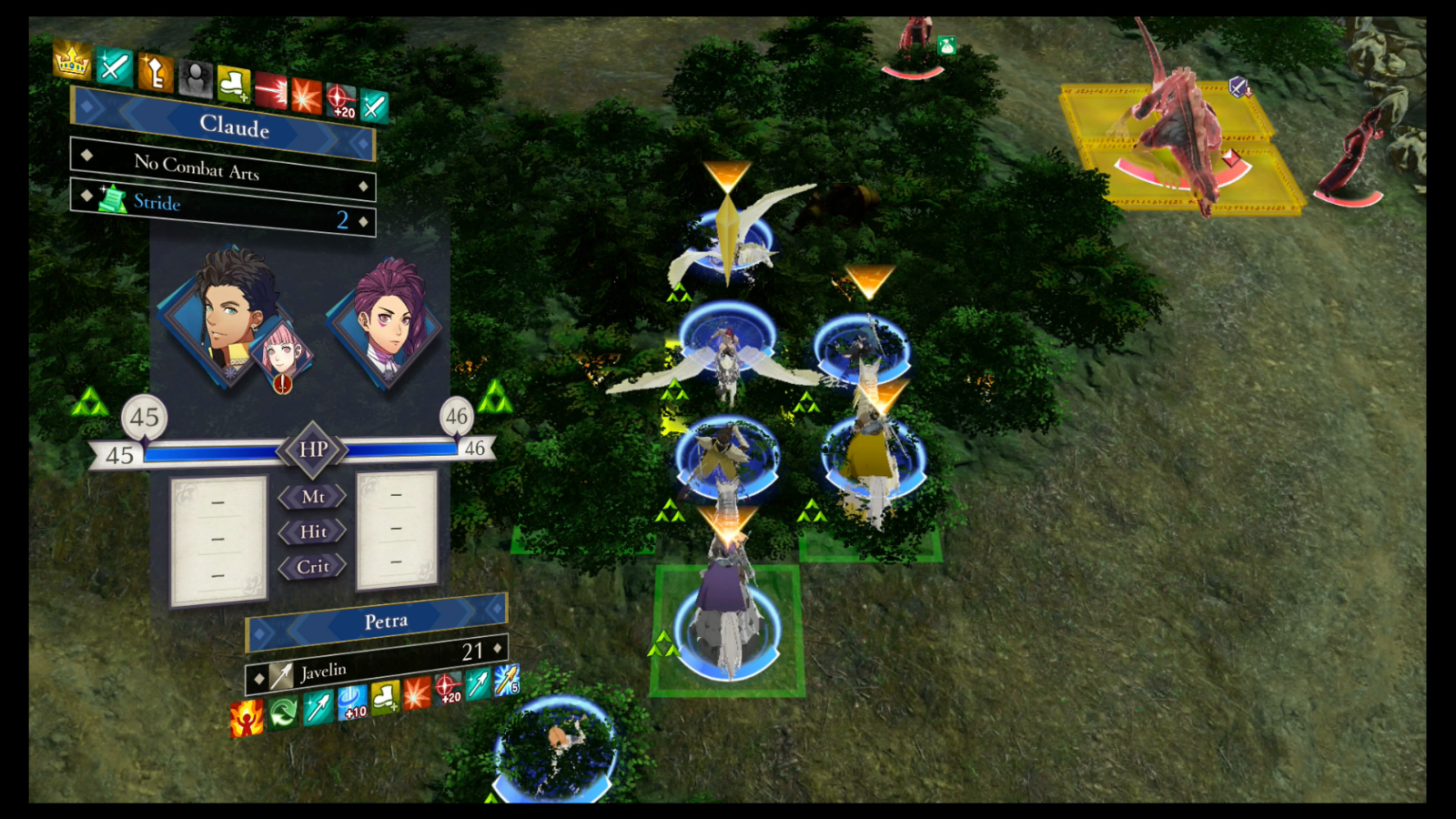The height and width of the screenshot is (819, 1456).
Task: Select the boot movement bonus icon in Claude's row
Action: coord(233,84)
